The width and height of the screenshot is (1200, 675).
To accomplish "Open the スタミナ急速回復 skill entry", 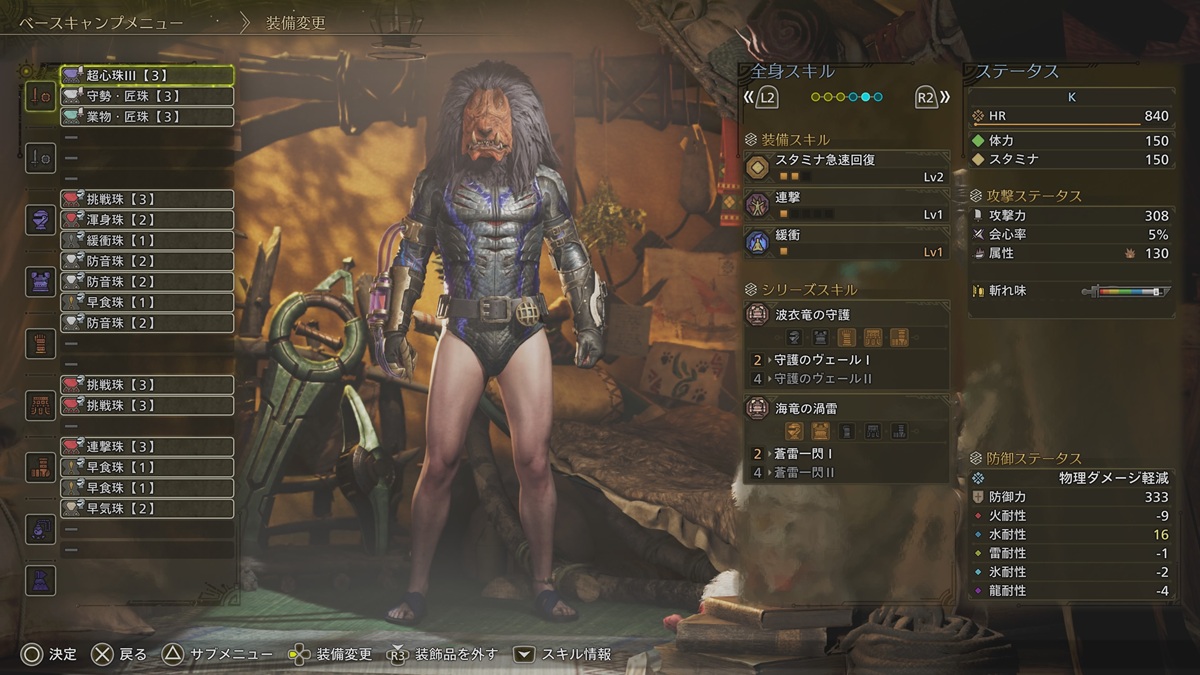I will (847, 167).
